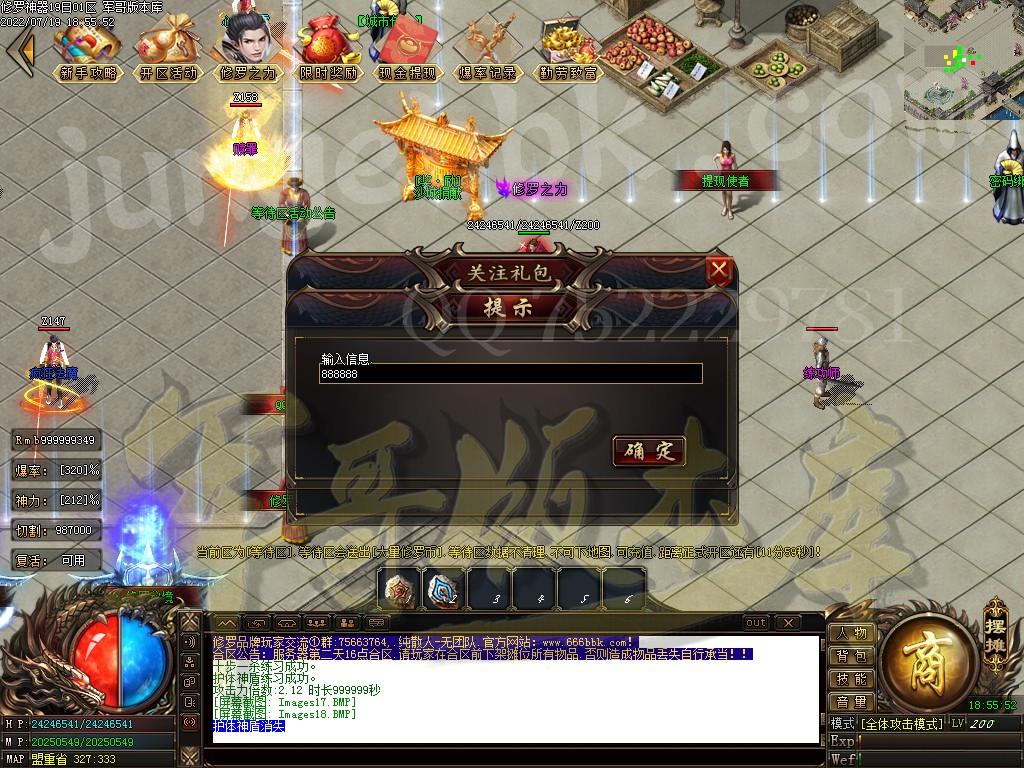Open the 人物 character panel
The height and width of the screenshot is (768, 1024).
851,633
